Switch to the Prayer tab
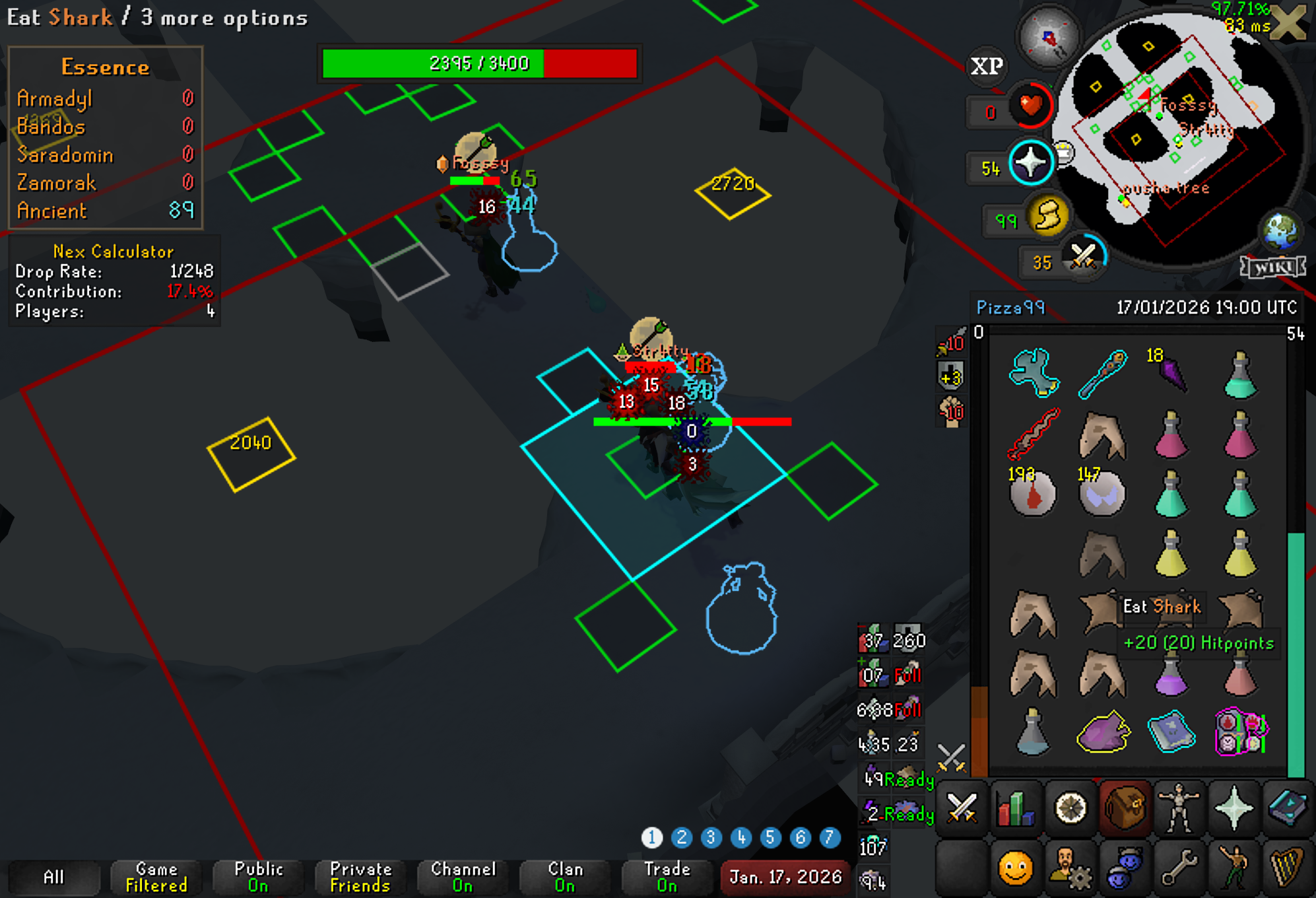Screen dimensions: 1316x898 1234,808
